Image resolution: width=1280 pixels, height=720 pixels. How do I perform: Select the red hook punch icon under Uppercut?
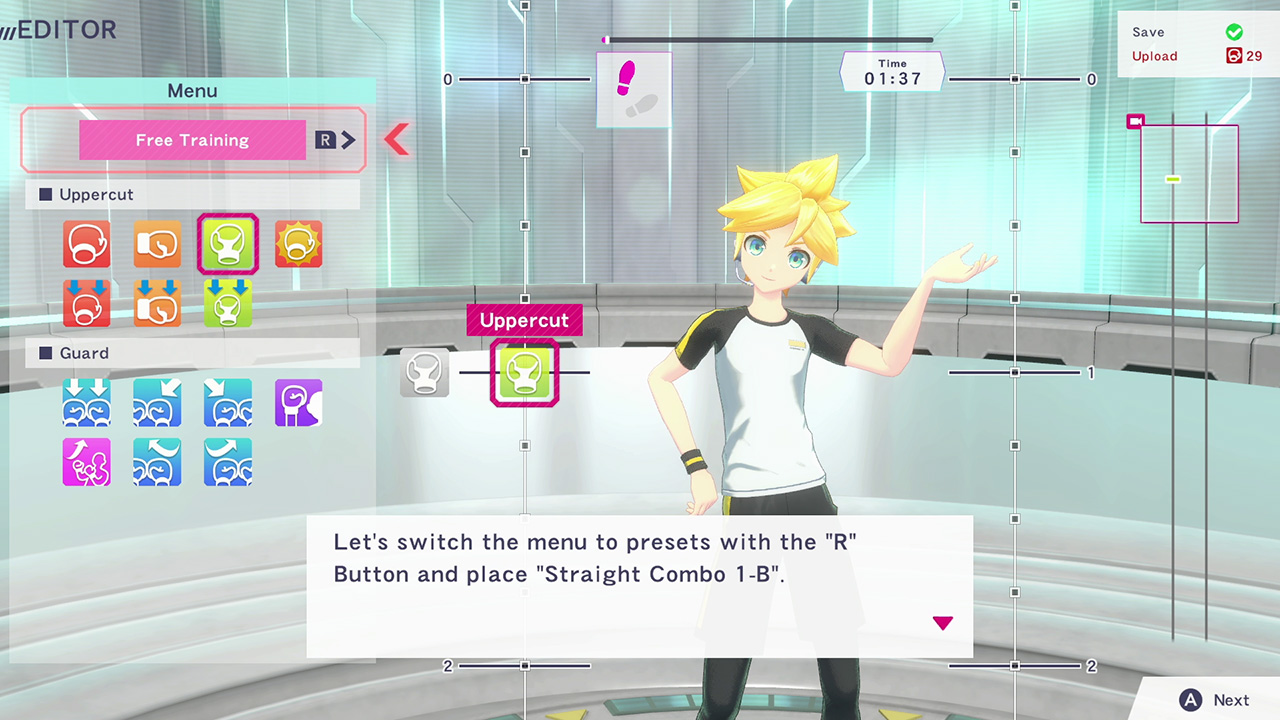(x=87, y=244)
